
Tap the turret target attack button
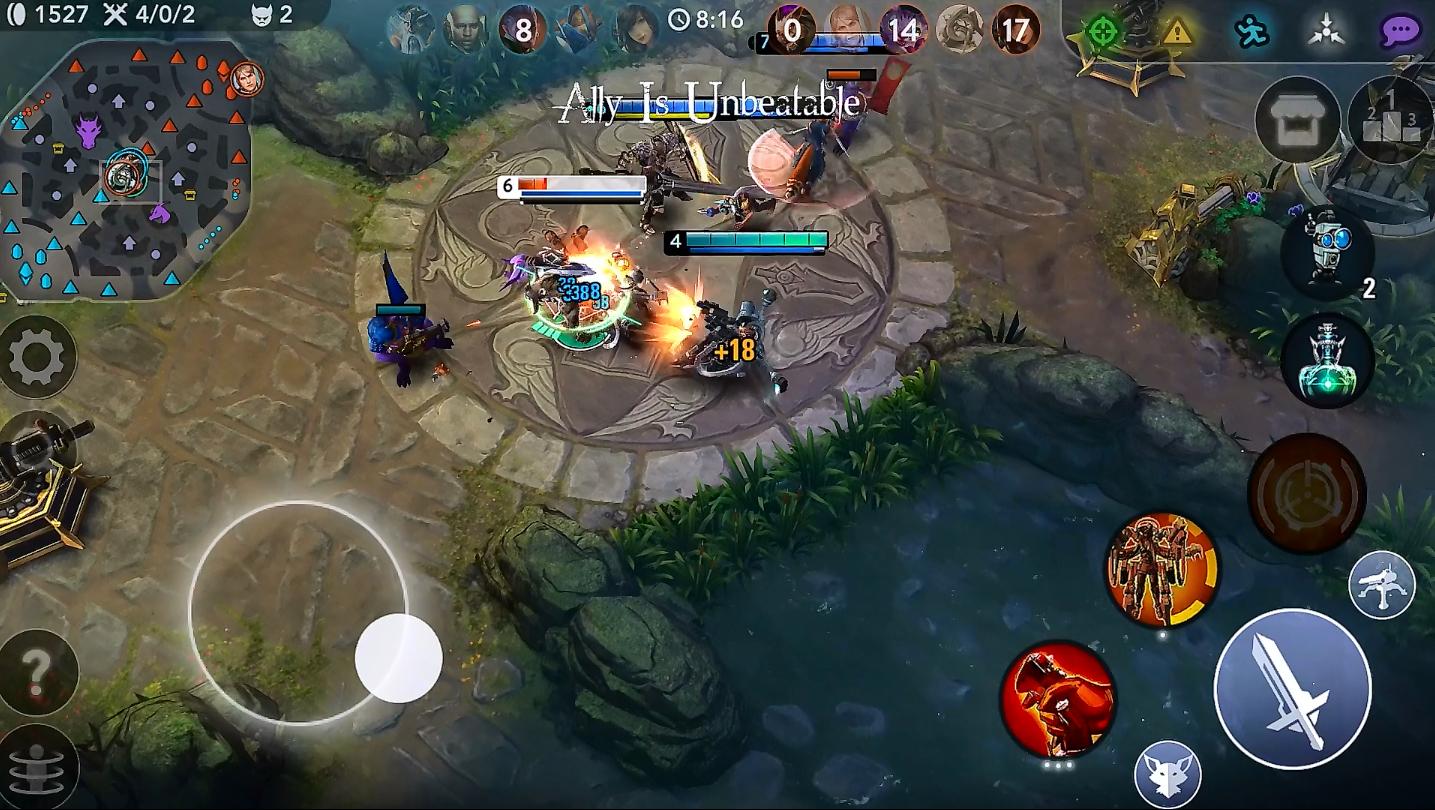coord(1382,585)
